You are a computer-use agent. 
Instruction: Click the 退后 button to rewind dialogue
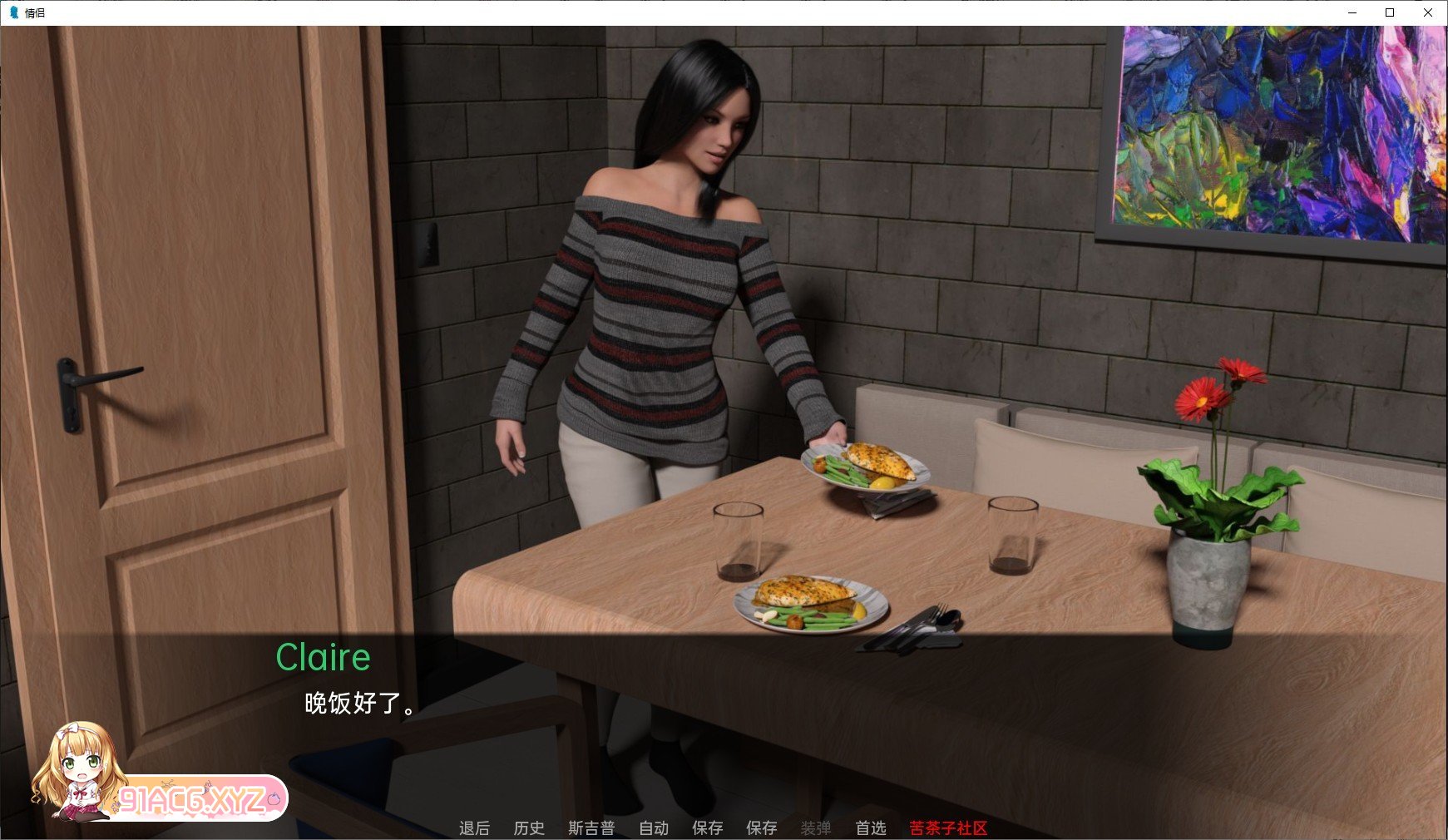pos(474,828)
